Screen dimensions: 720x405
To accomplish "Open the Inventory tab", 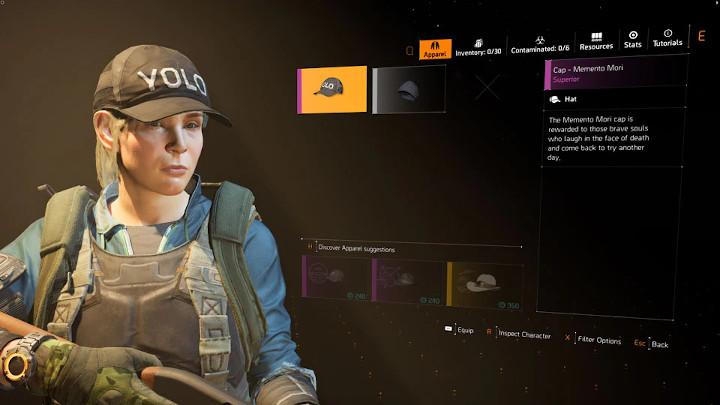I will [x=479, y=46].
